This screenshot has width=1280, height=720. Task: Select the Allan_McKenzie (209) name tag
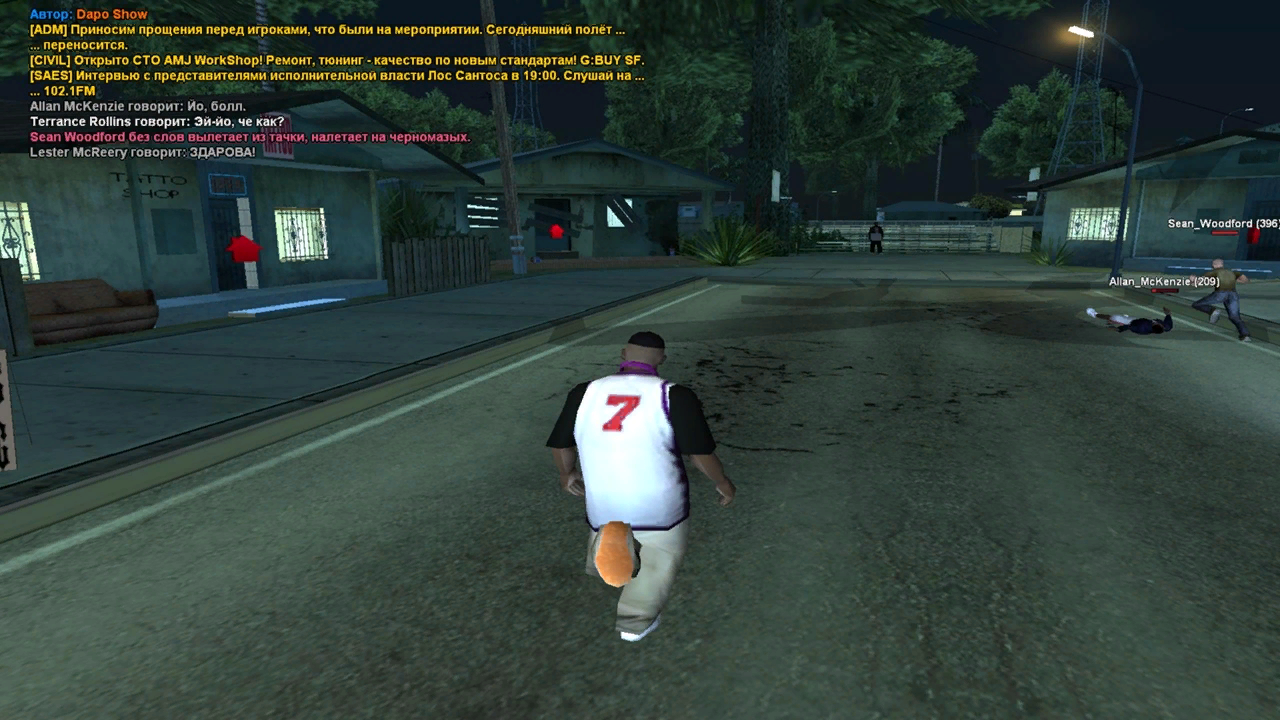point(1164,282)
